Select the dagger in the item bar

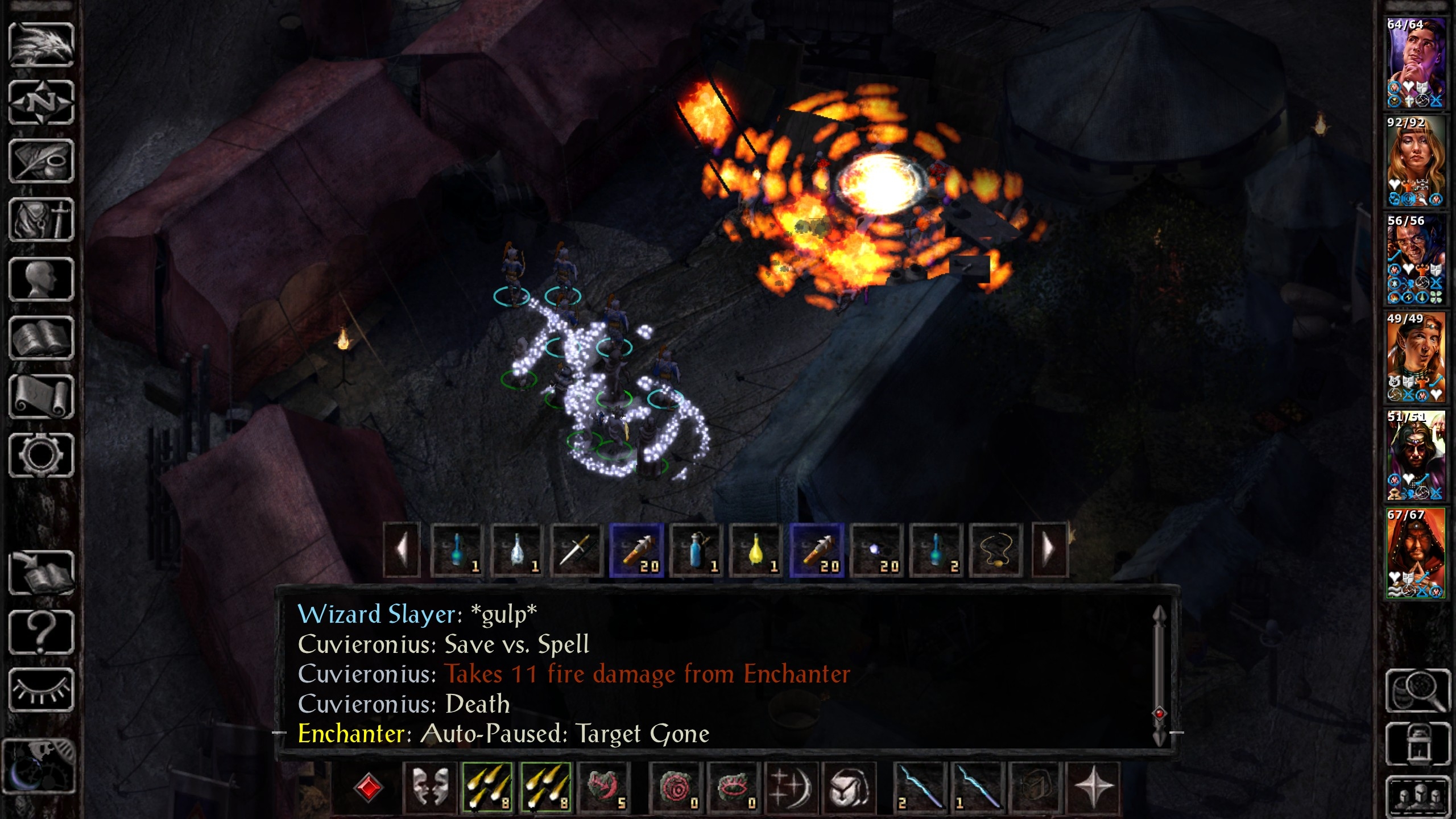(x=576, y=551)
